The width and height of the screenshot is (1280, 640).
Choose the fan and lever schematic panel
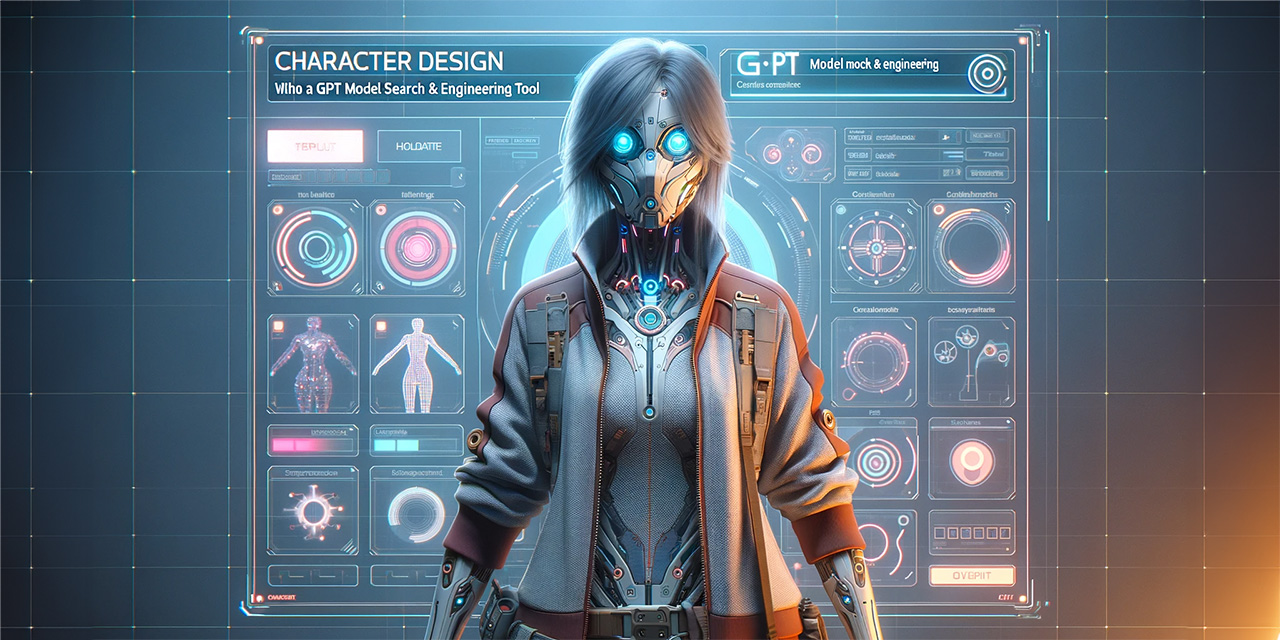click(971, 359)
